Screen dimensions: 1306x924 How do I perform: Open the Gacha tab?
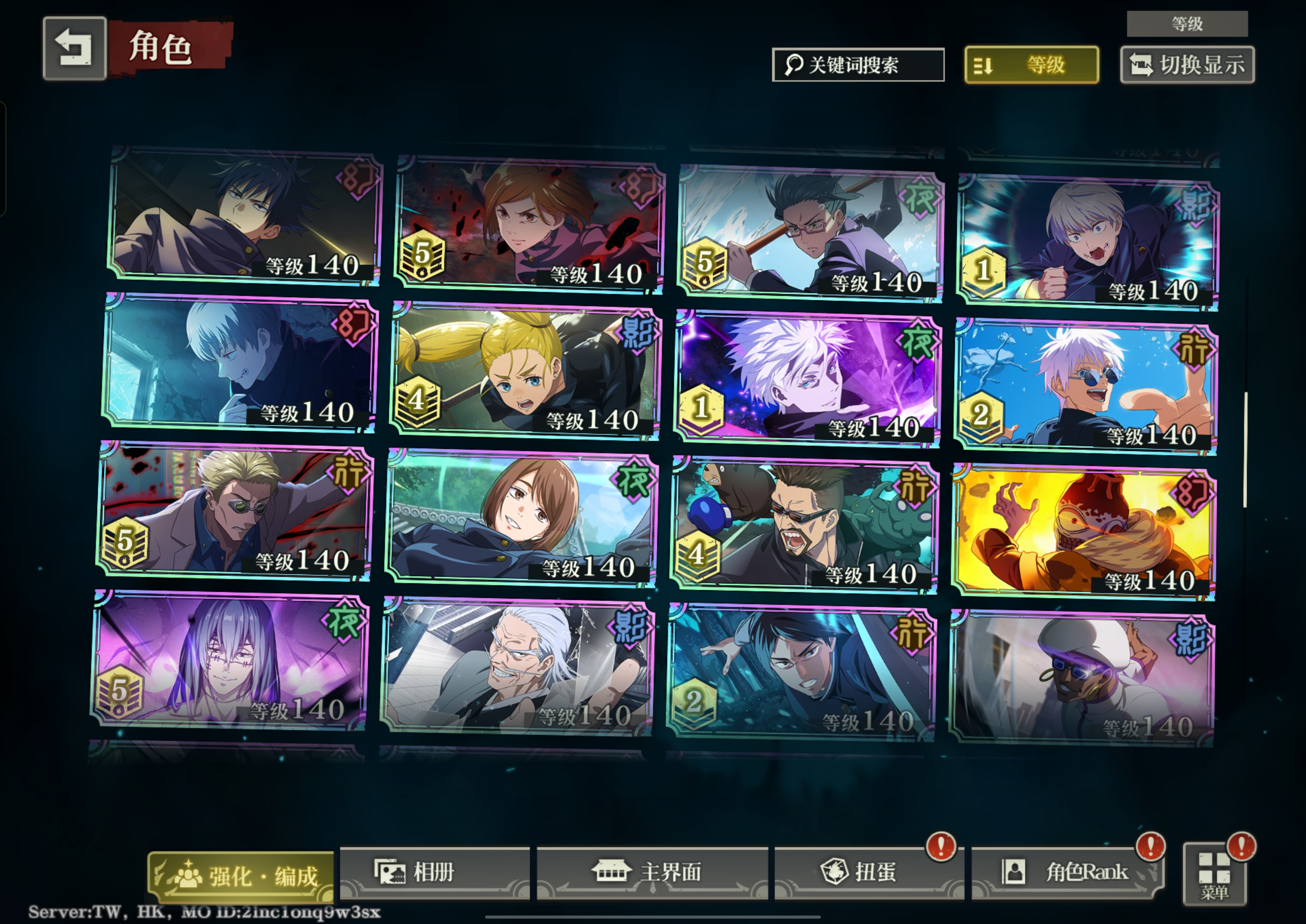click(x=868, y=872)
